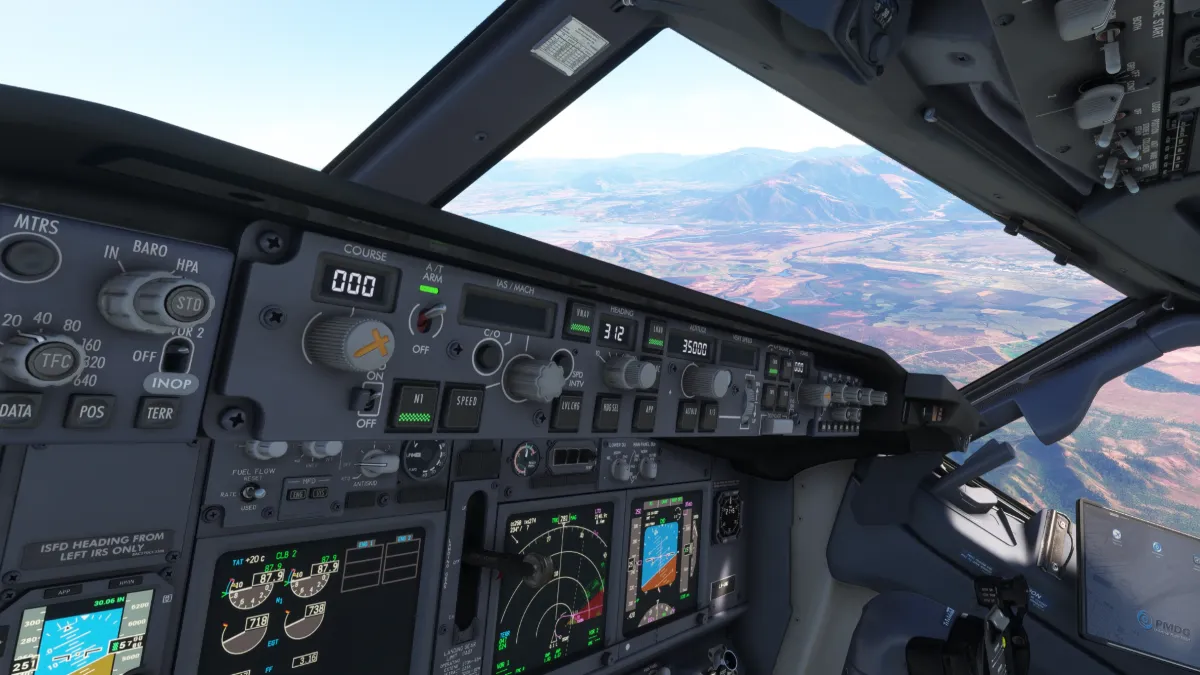Toggle the A/T ARM switch
Viewport: 1200px width, 675px height.
tap(430, 320)
